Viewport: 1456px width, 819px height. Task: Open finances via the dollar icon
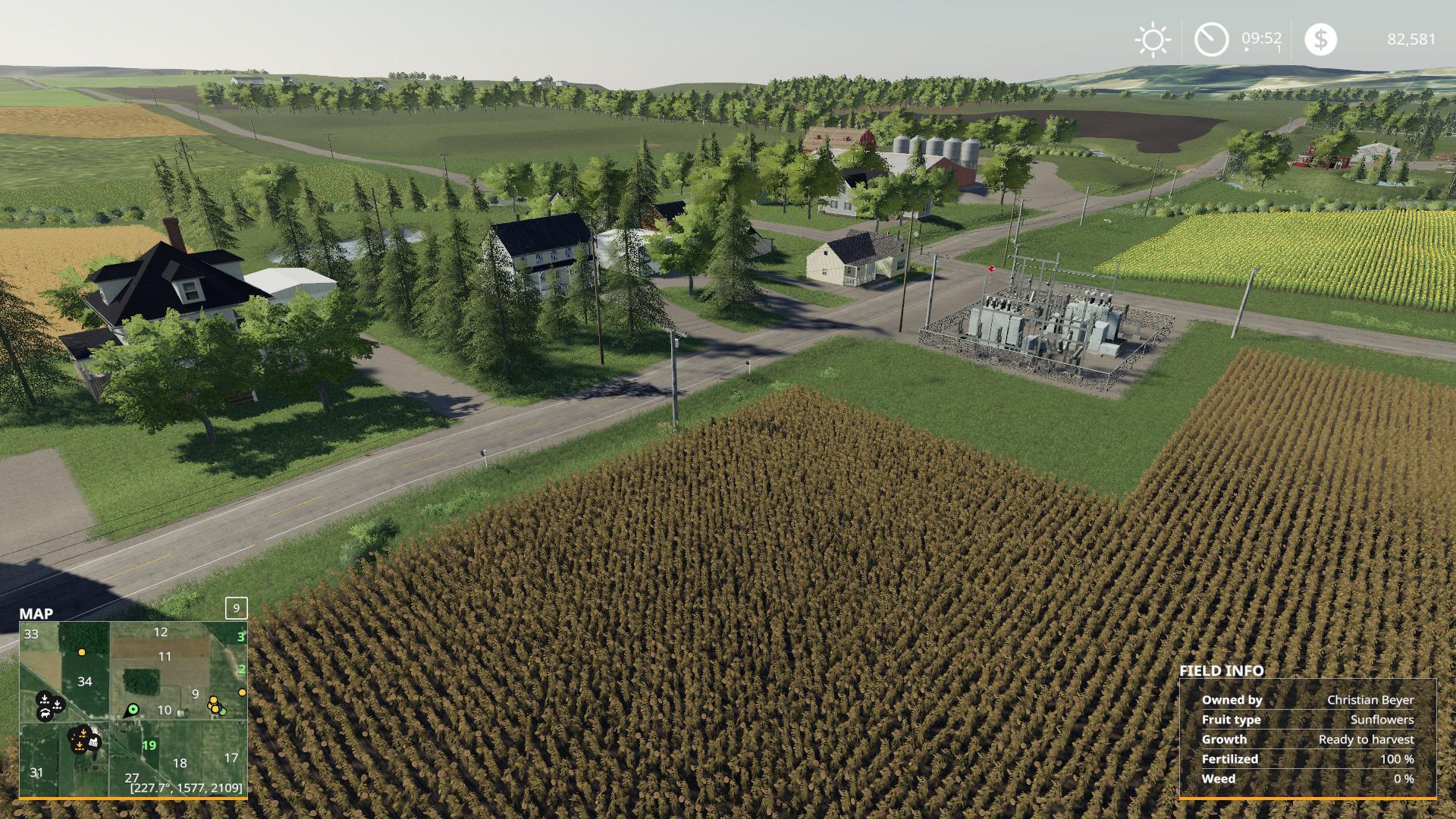click(x=1320, y=39)
